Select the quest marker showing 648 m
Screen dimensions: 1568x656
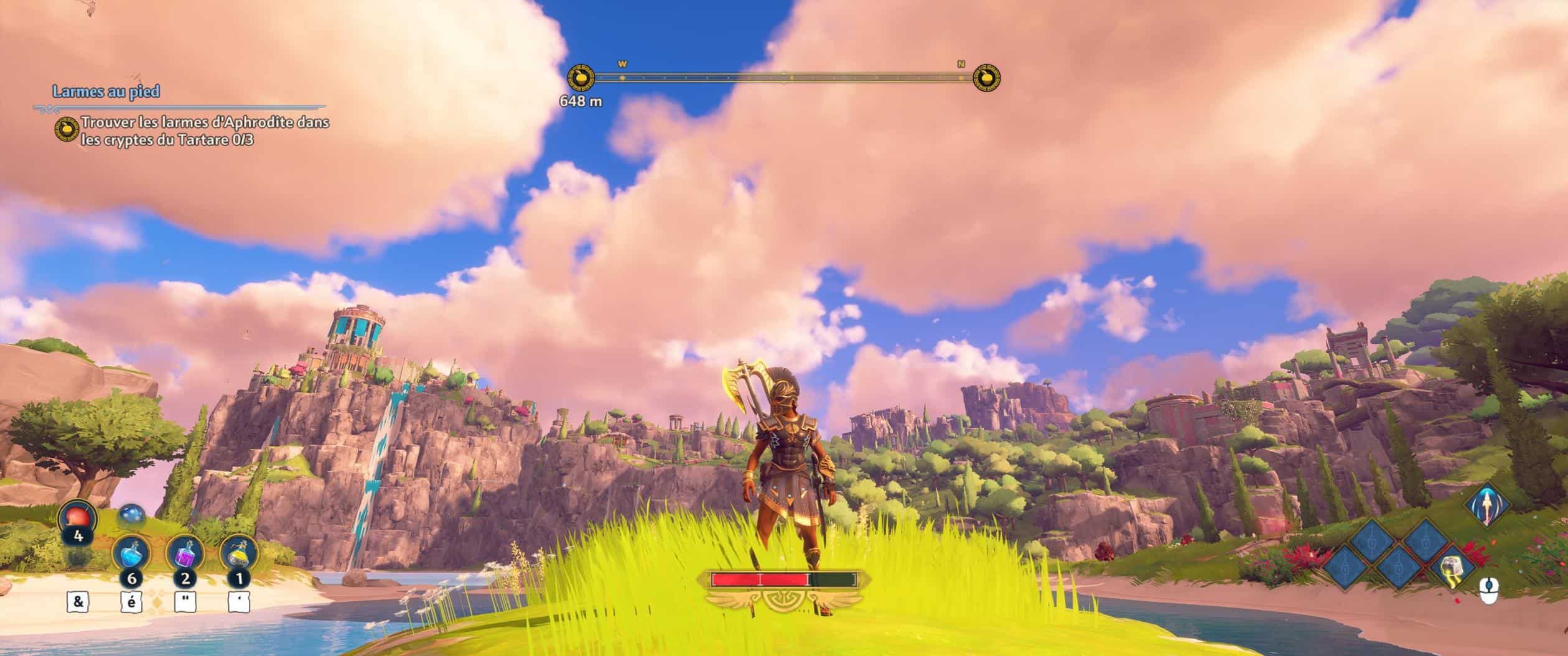coord(581,78)
